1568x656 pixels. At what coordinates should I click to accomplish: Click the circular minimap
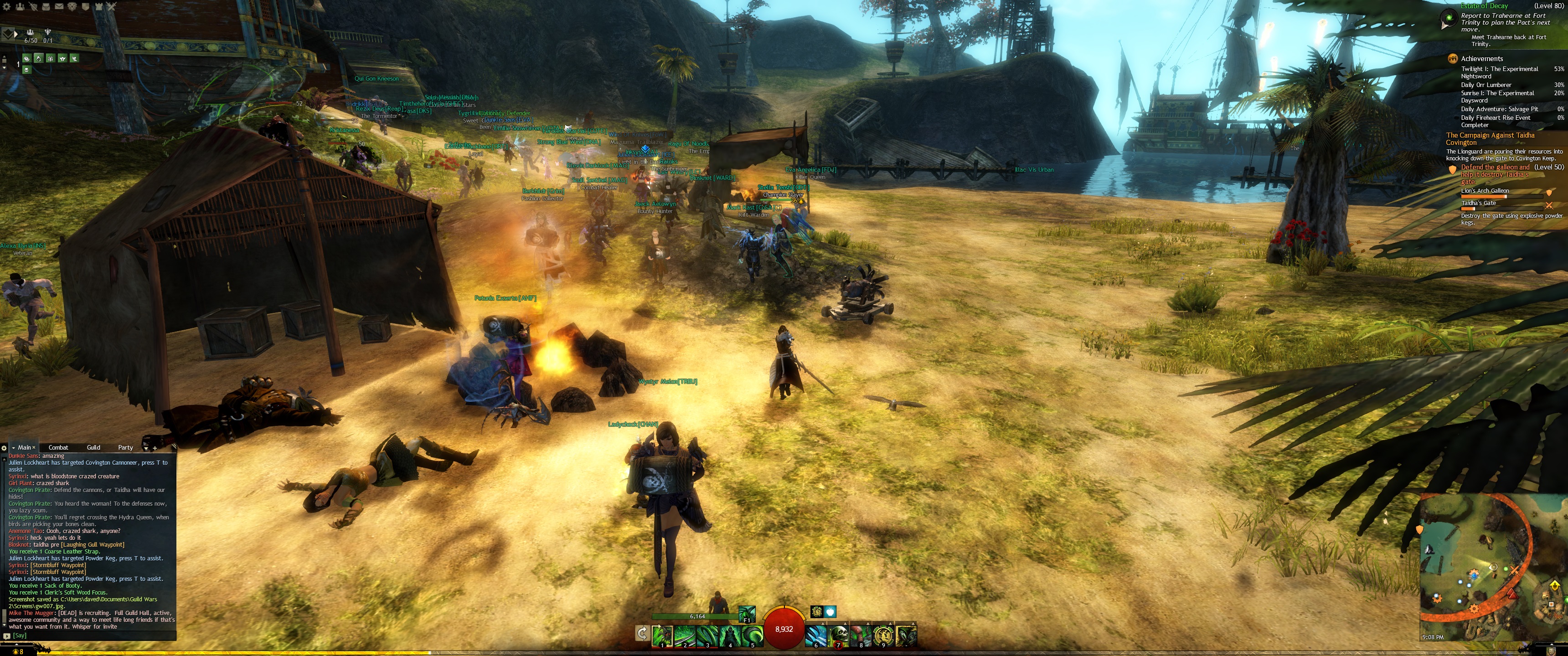[1485, 569]
